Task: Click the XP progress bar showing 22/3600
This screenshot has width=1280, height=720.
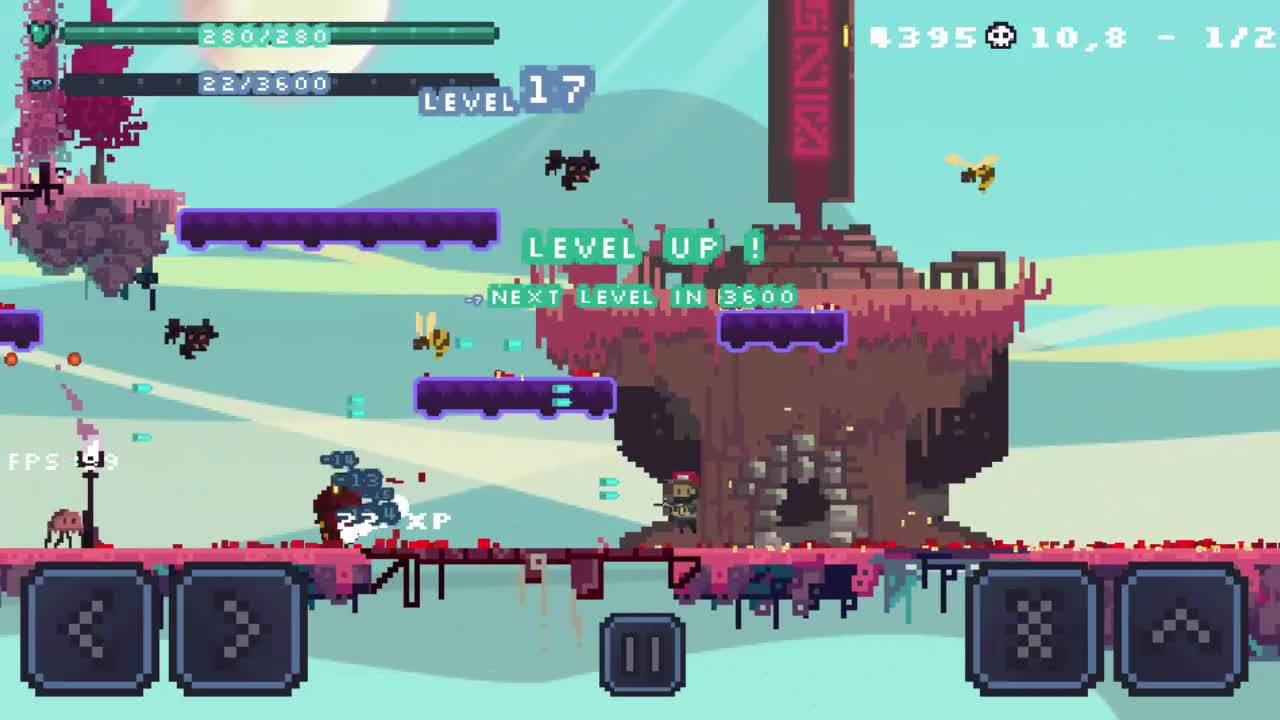Action: click(x=280, y=81)
